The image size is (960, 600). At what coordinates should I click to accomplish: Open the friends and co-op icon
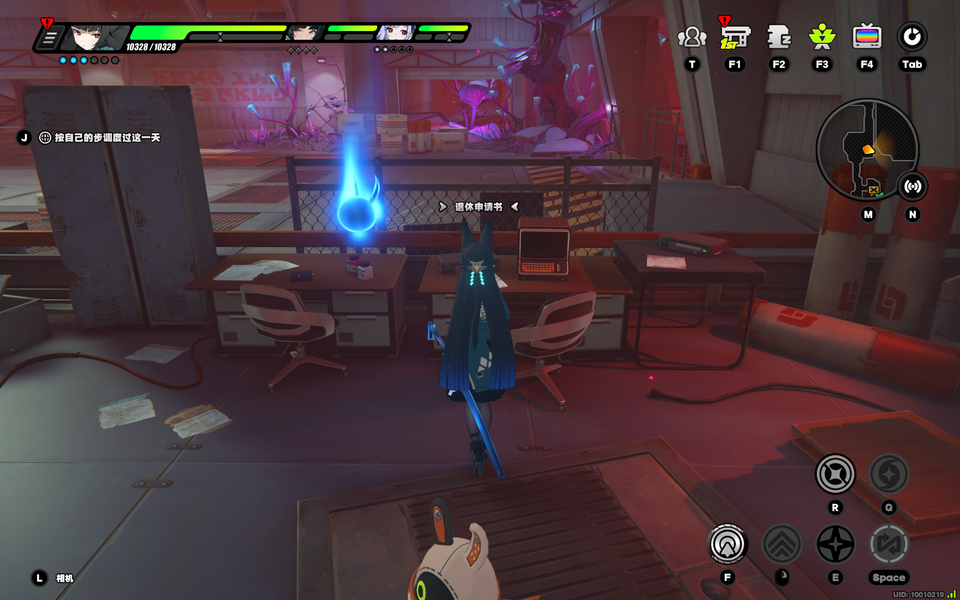691,38
